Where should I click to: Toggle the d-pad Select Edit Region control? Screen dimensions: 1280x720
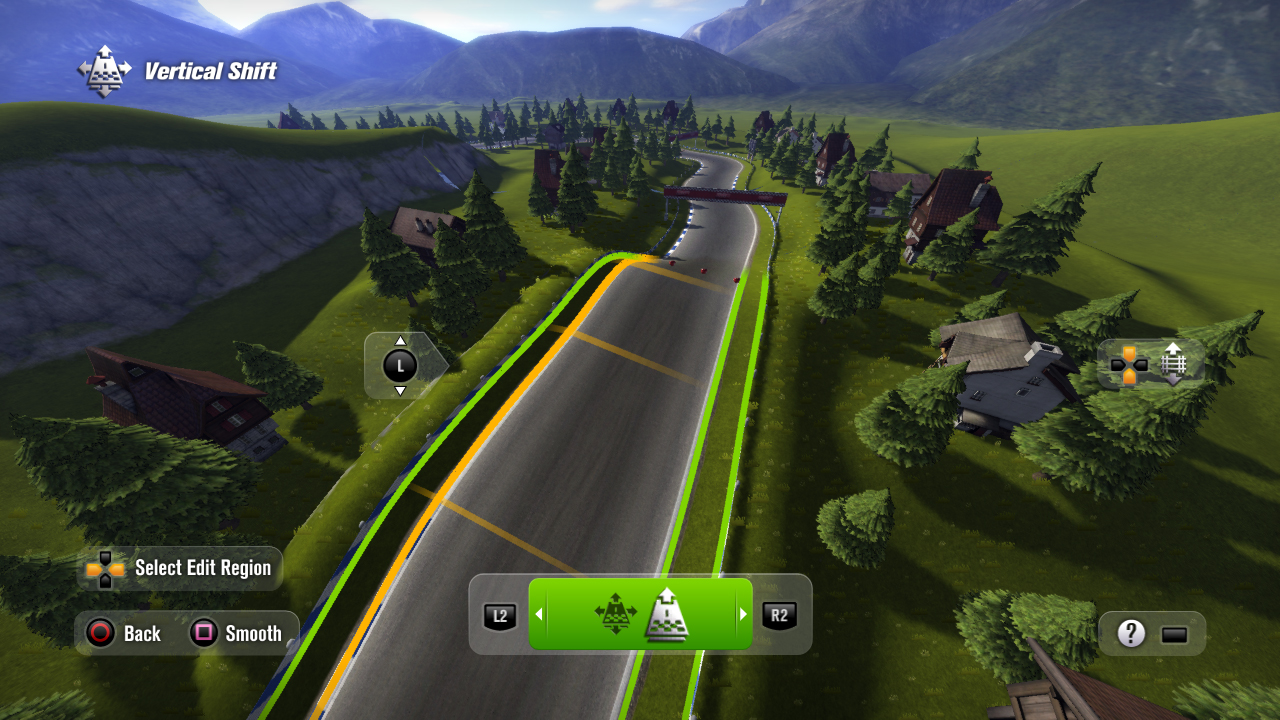[x=103, y=567]
